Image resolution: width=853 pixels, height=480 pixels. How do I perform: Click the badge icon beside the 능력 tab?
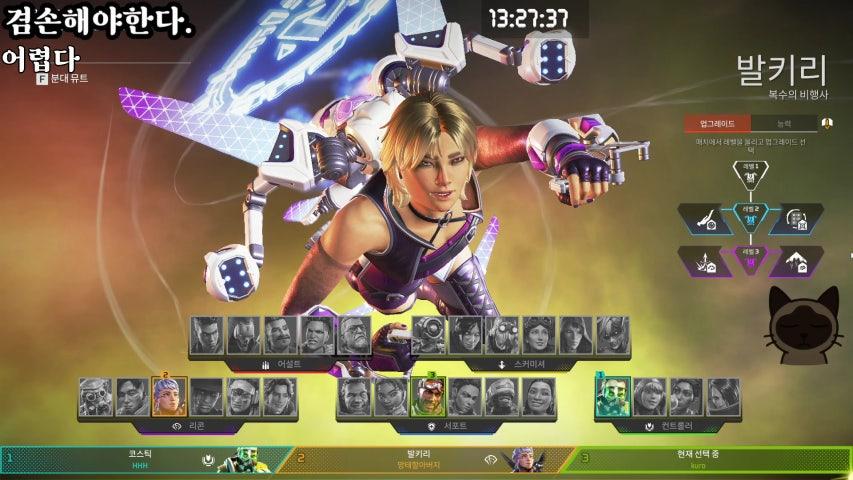tap(827, 124)
